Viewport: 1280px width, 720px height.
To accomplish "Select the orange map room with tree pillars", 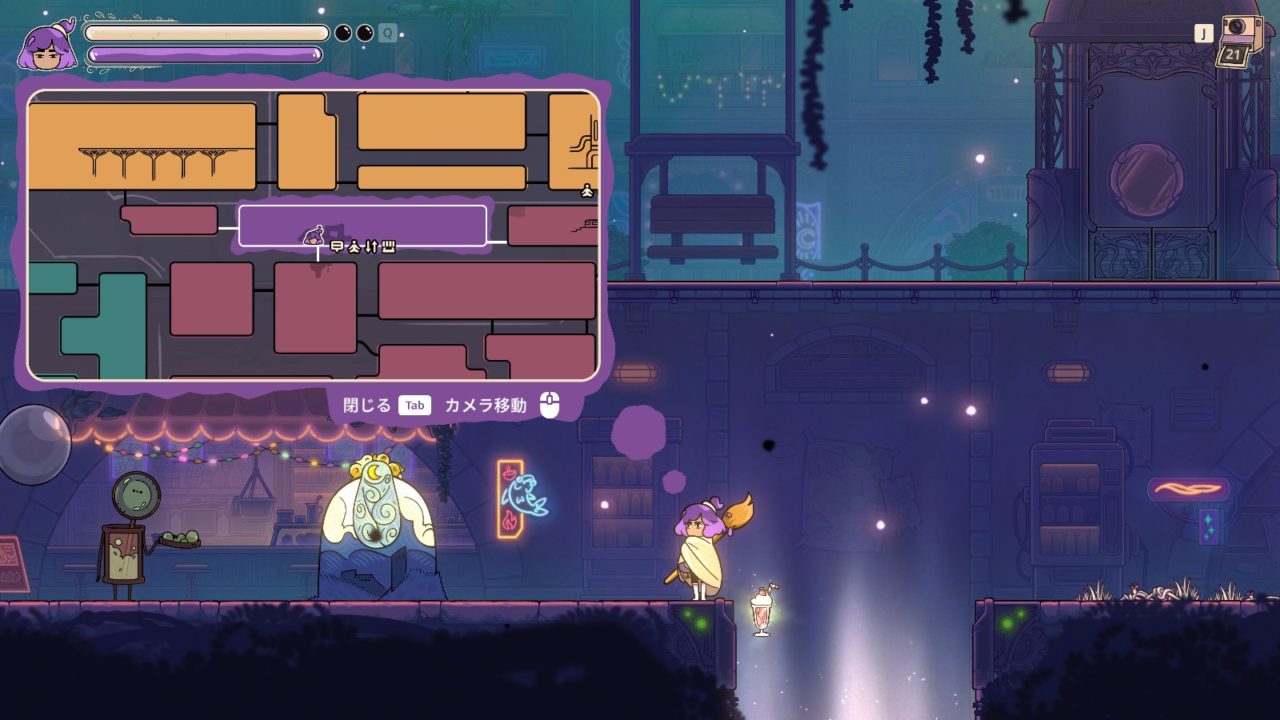I will click(x=141, y=145).
